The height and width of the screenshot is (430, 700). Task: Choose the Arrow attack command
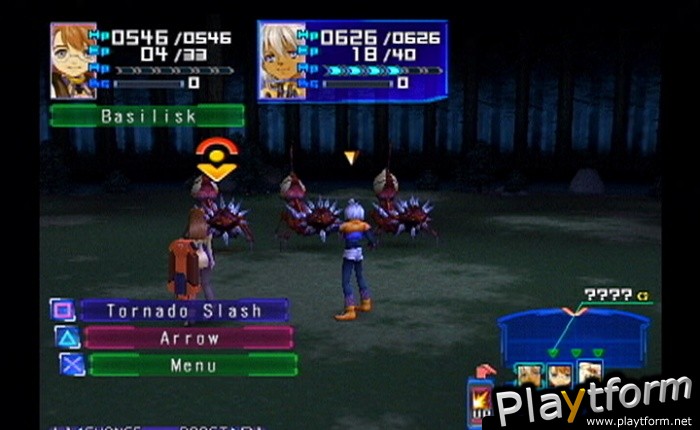[188, 338]
